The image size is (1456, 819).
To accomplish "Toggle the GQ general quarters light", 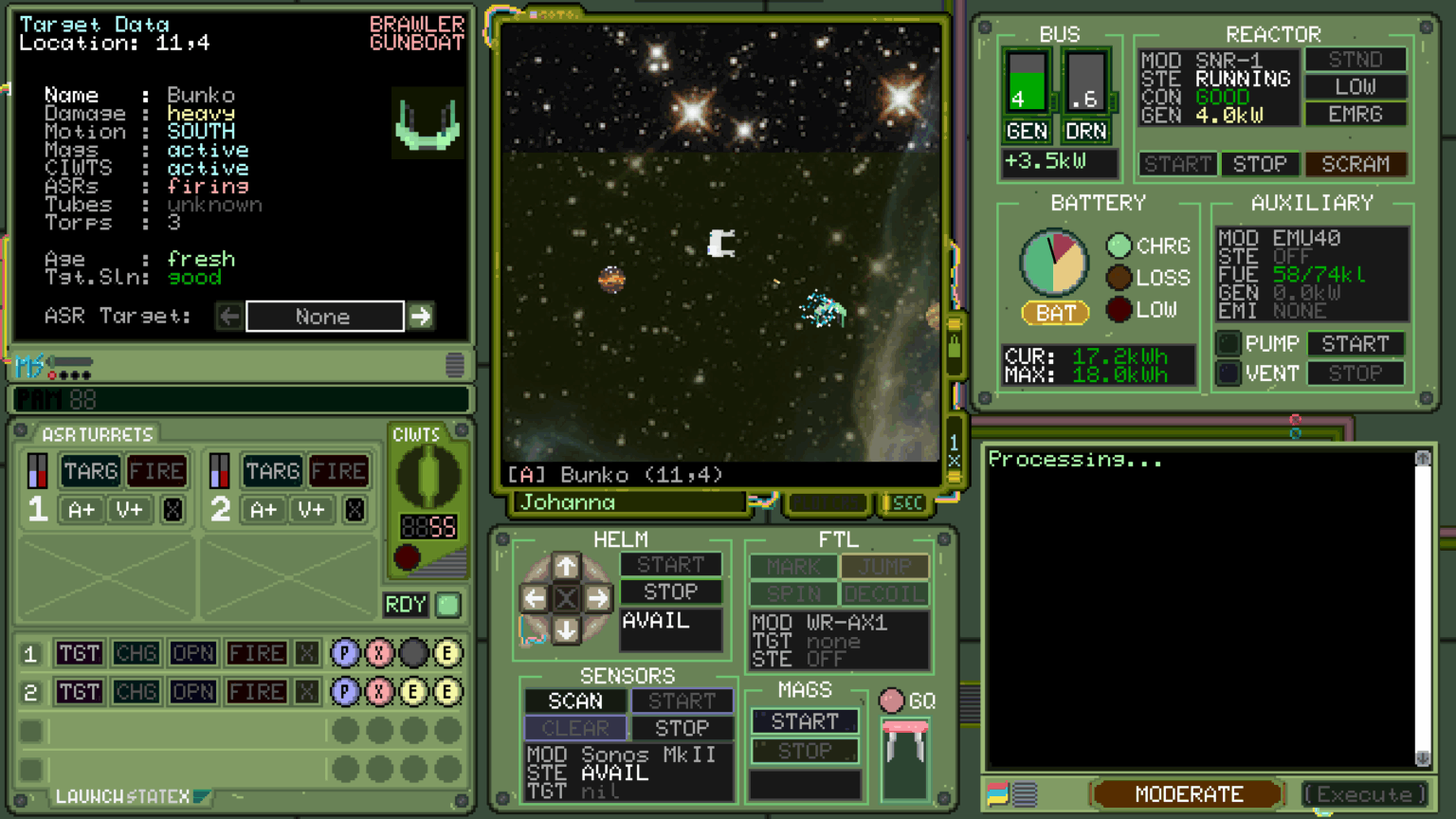I will tap(892, 701).
